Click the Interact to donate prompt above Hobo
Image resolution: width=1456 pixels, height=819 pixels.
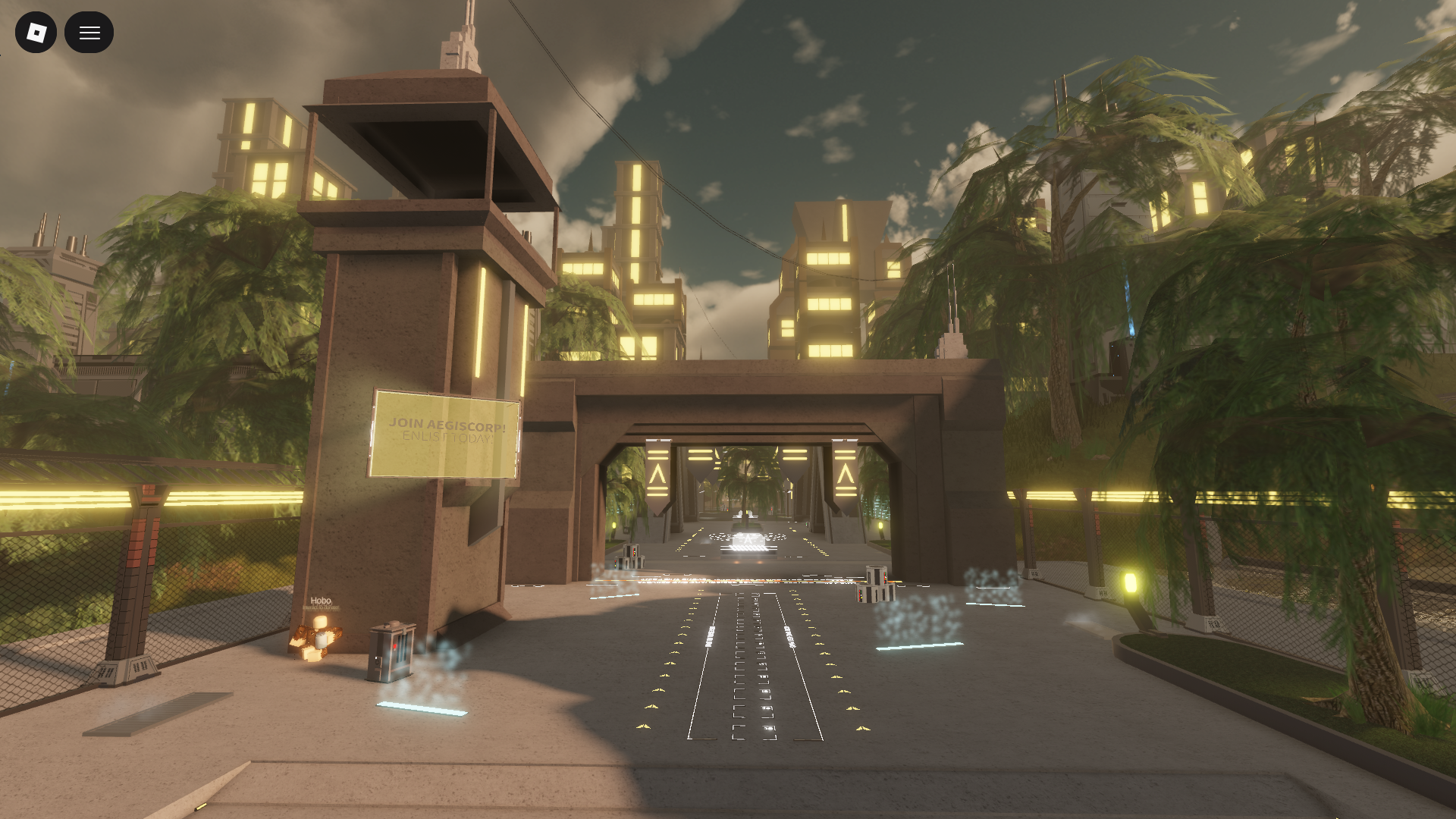click(x=322, y=607)
